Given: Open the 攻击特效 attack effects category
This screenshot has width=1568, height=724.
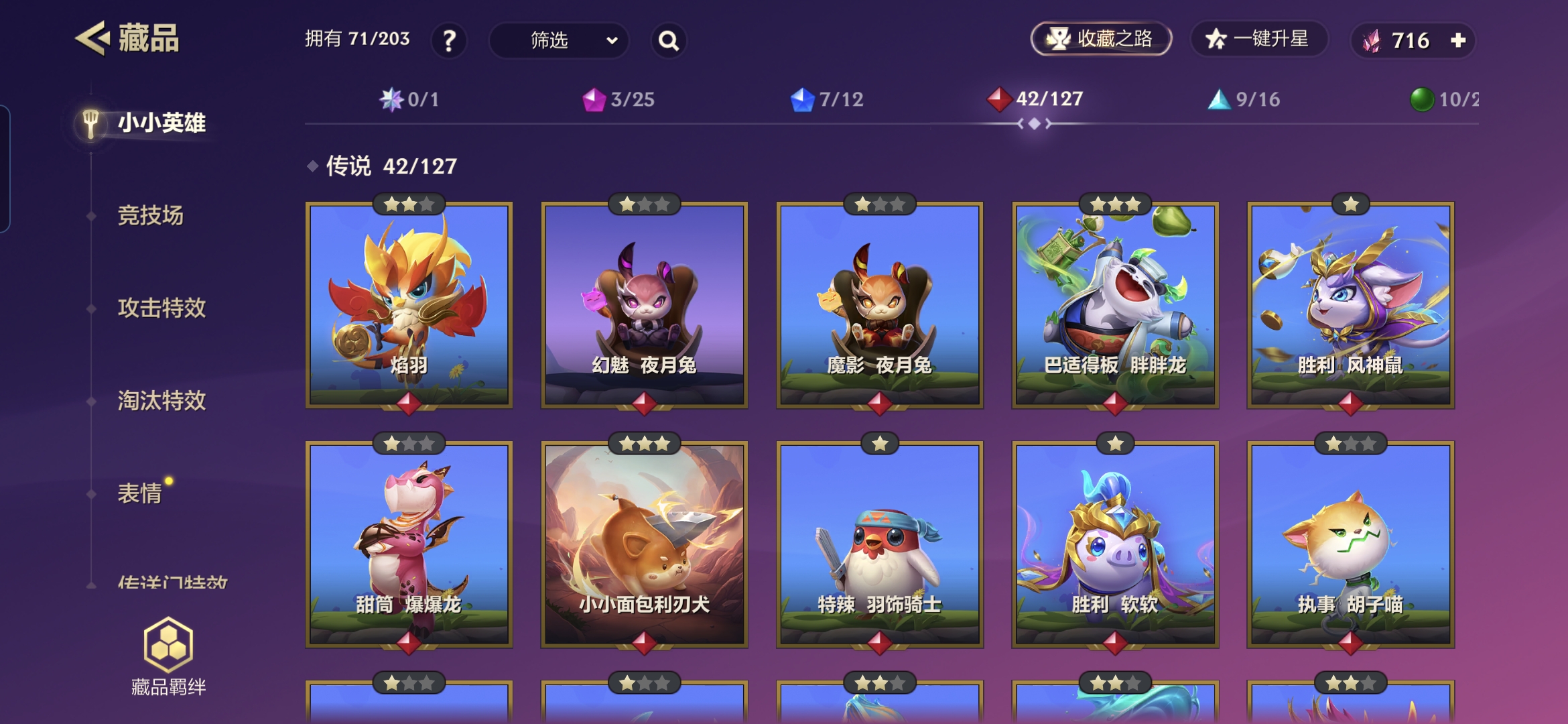Looking at the screenshot, I should click(x=161, y=308).
